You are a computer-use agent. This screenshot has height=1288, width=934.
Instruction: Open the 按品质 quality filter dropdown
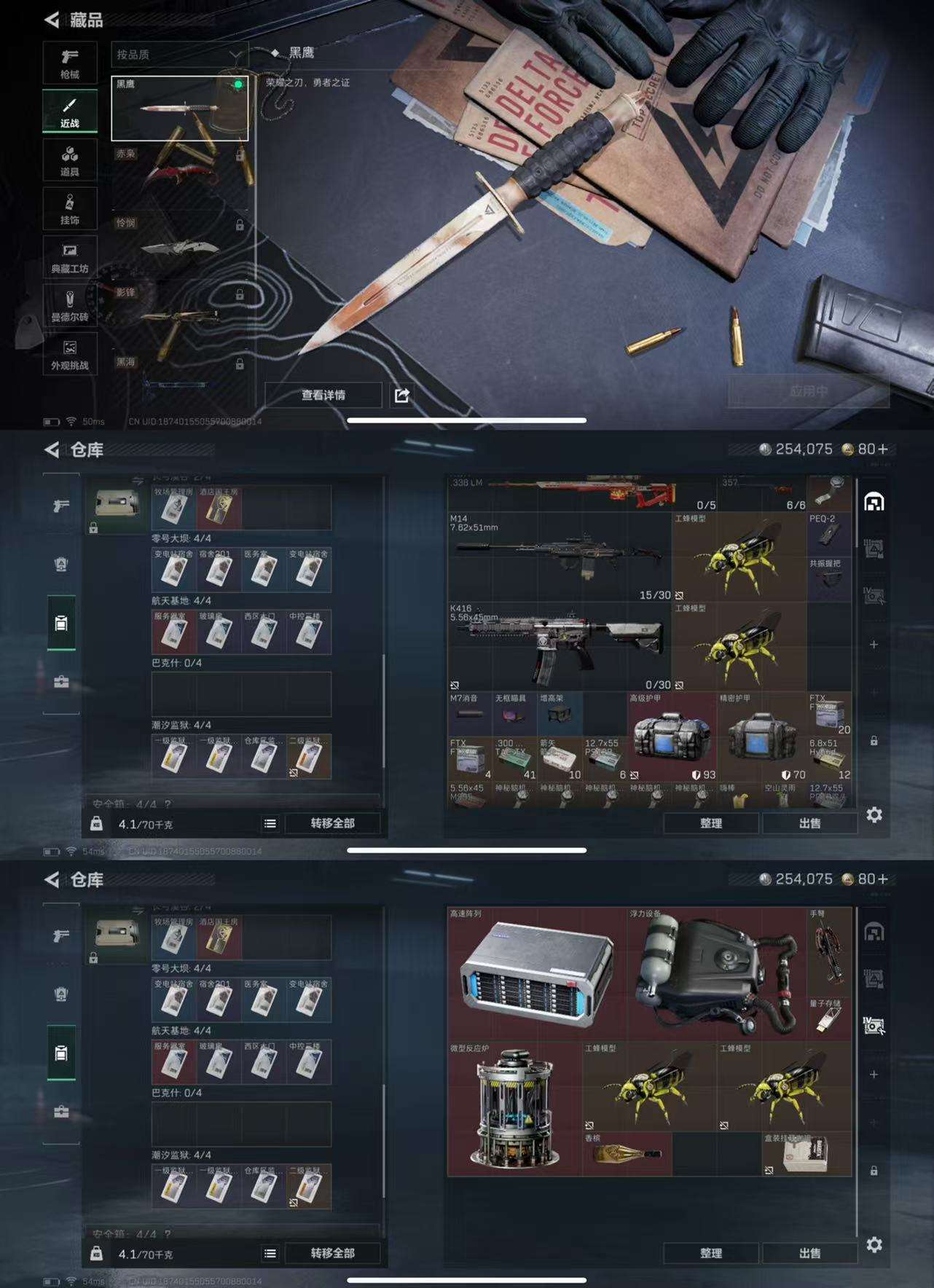[x=179, y=53]
